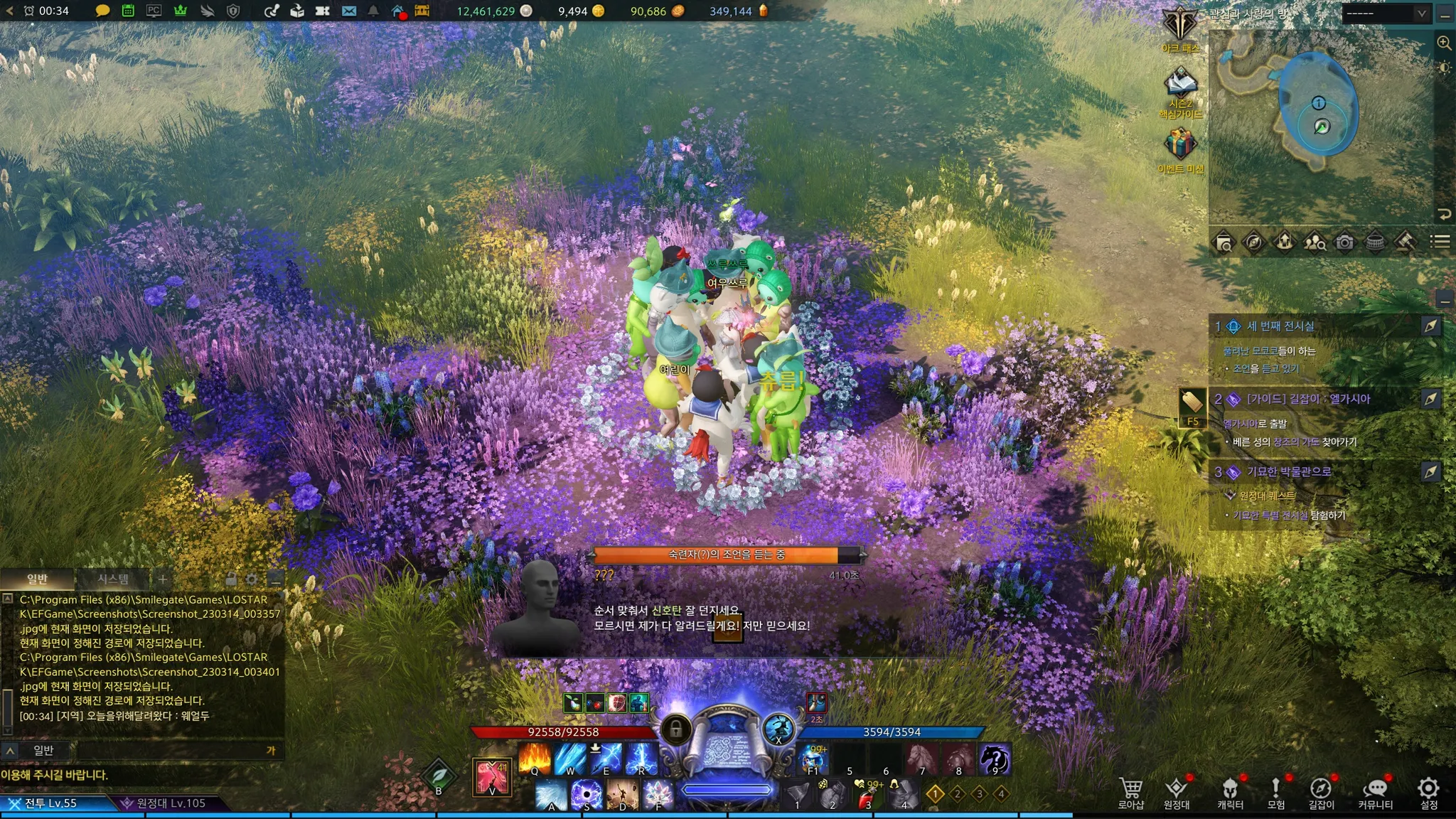Open the 길잡이 guide menu
This screenshot has width=1456, height=819.
(x=1321, y=793)
